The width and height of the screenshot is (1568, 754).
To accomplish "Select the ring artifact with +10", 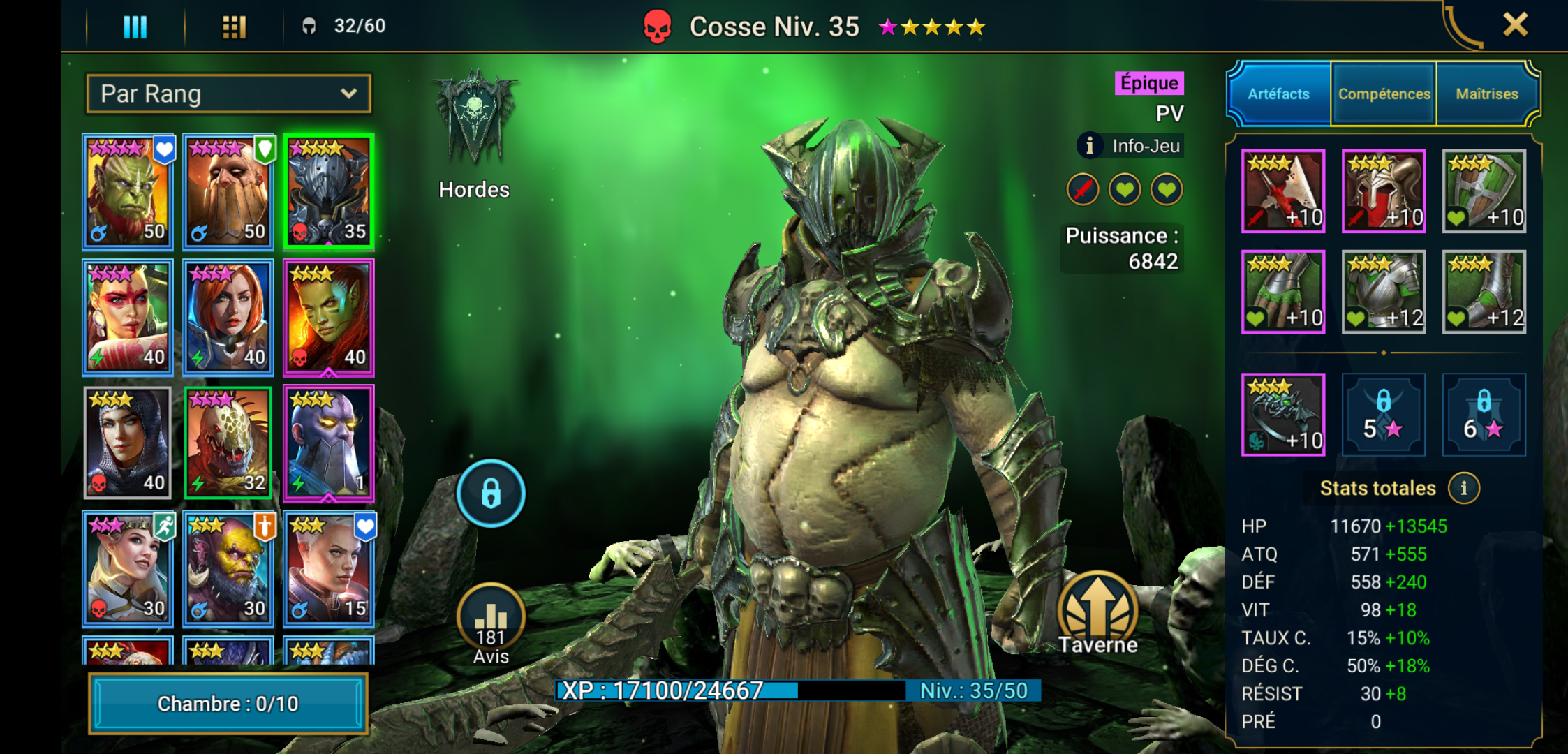I will point(1283,415).
